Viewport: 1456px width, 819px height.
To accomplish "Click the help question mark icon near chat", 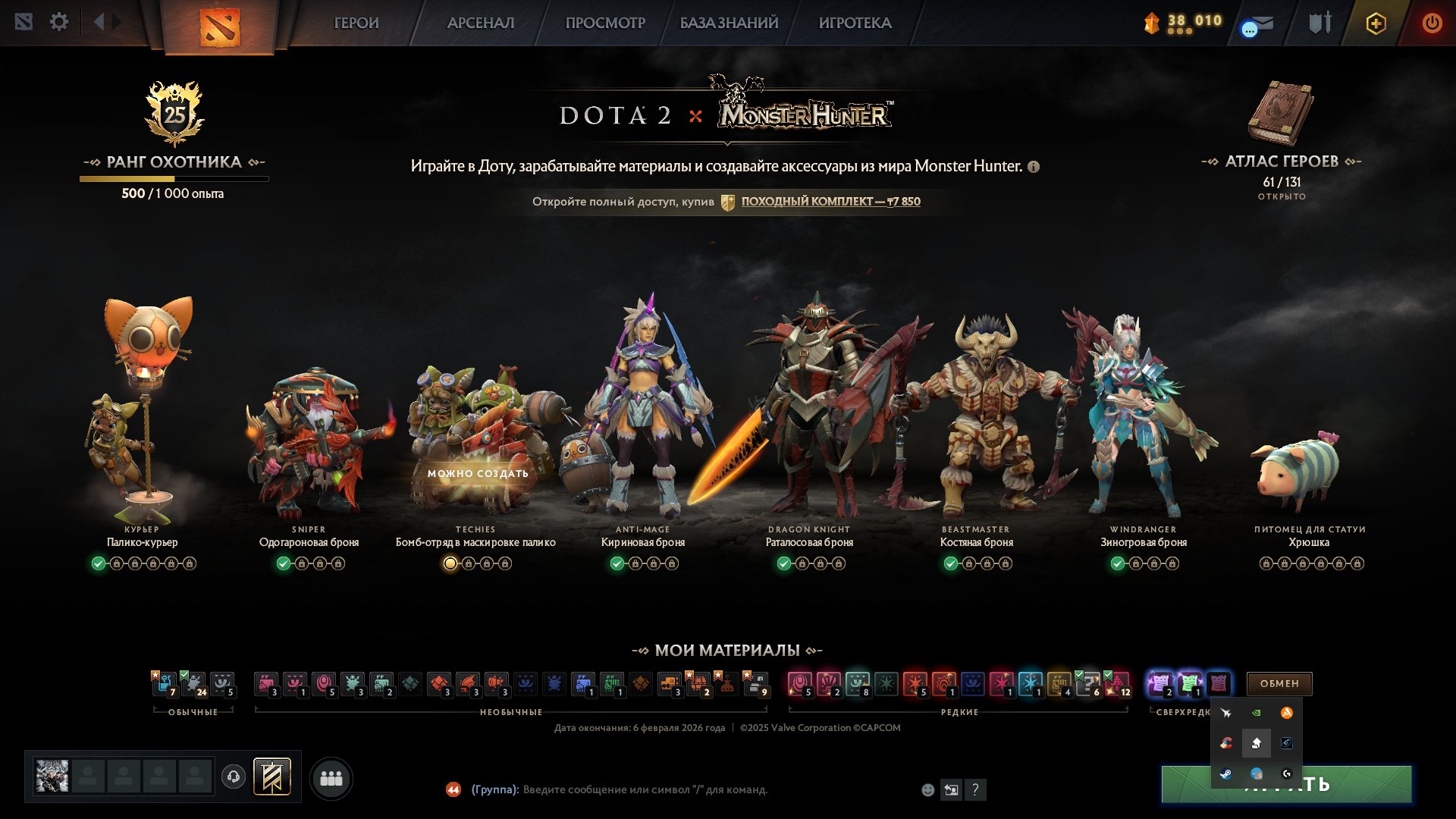I will [x=976, y=790].
